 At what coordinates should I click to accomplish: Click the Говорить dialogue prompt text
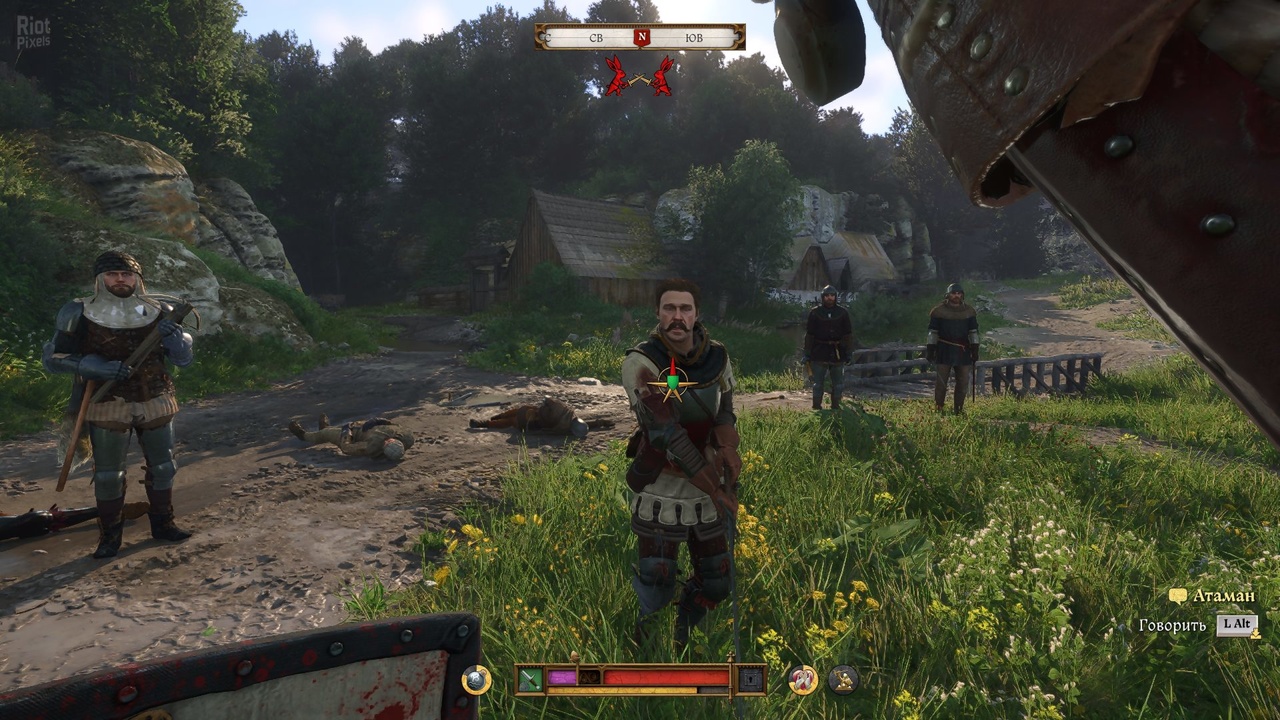pyautogui.click(x=1172, y=624)
